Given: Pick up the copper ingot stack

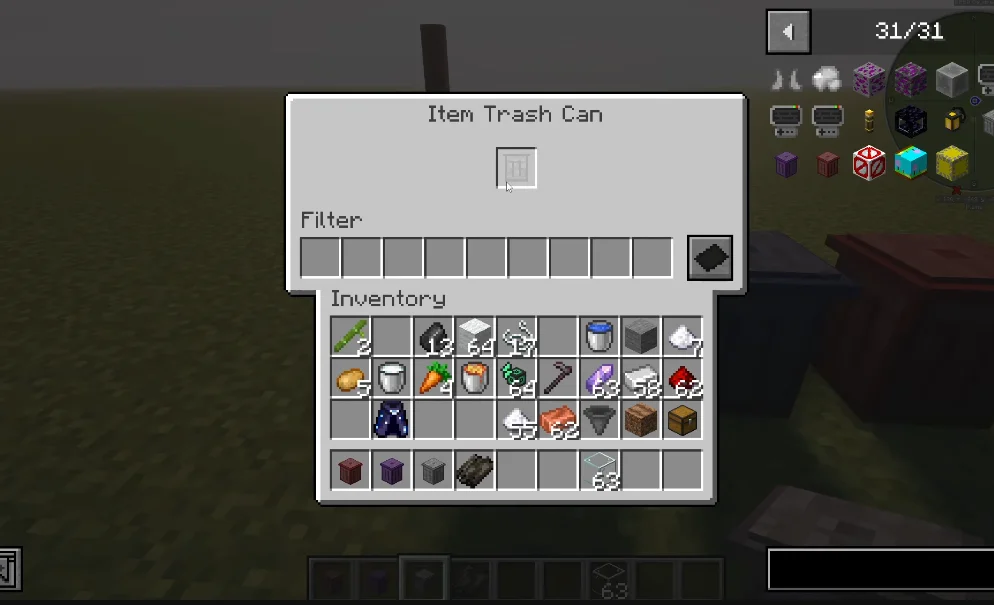Looking at the screenshot, I should (x=558, y=420).
